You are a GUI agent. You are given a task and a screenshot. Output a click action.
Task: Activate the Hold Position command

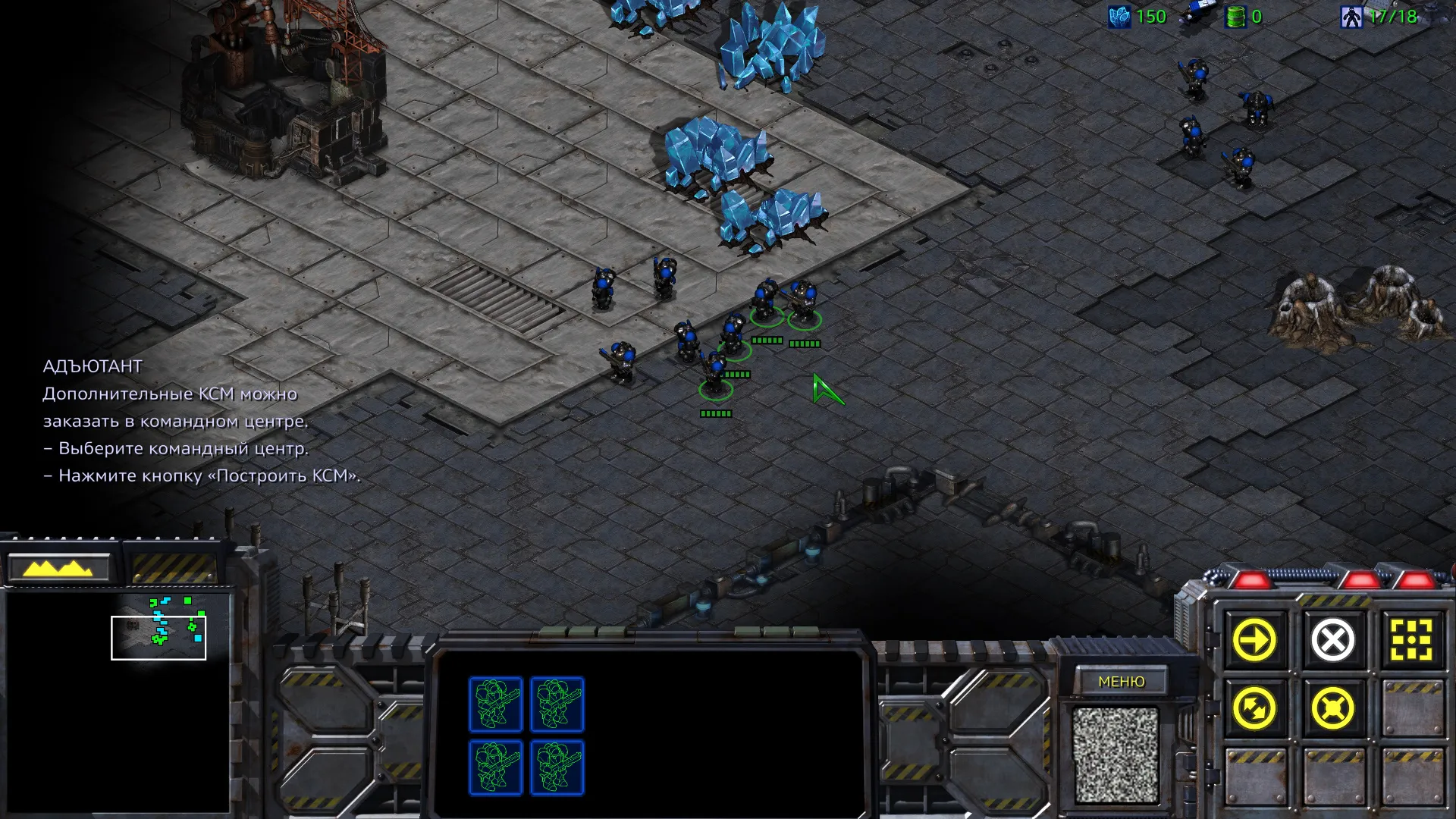tap(1332, 709)
